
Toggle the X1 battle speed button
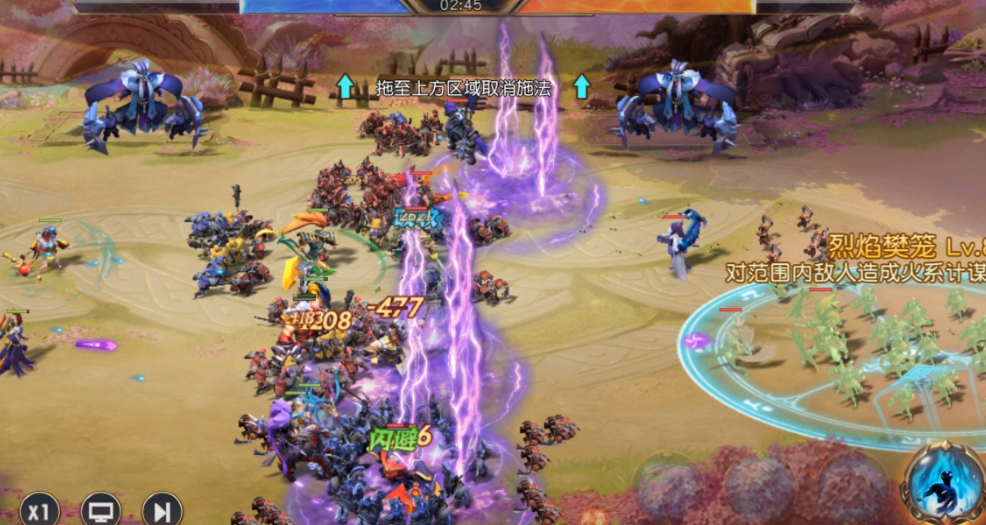39,511
